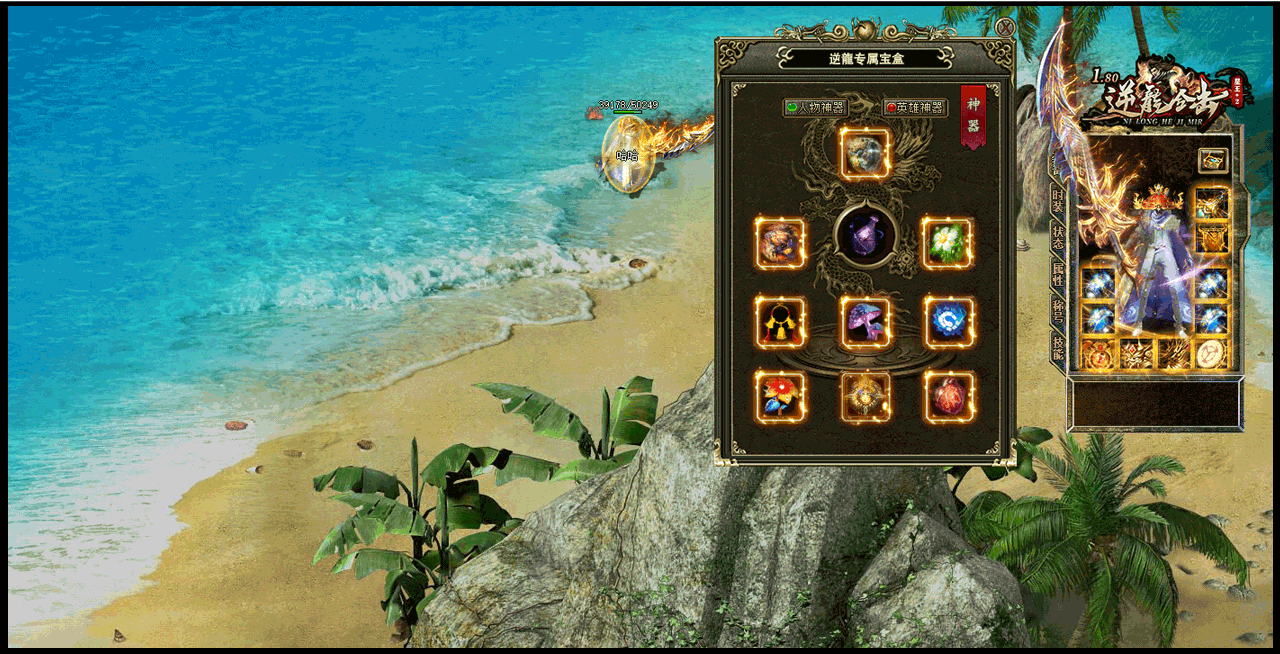Close the 逆龍专属宝盒 treasure box window
The height and width of the screenshot is (654, 1280).
[1005, 28]
